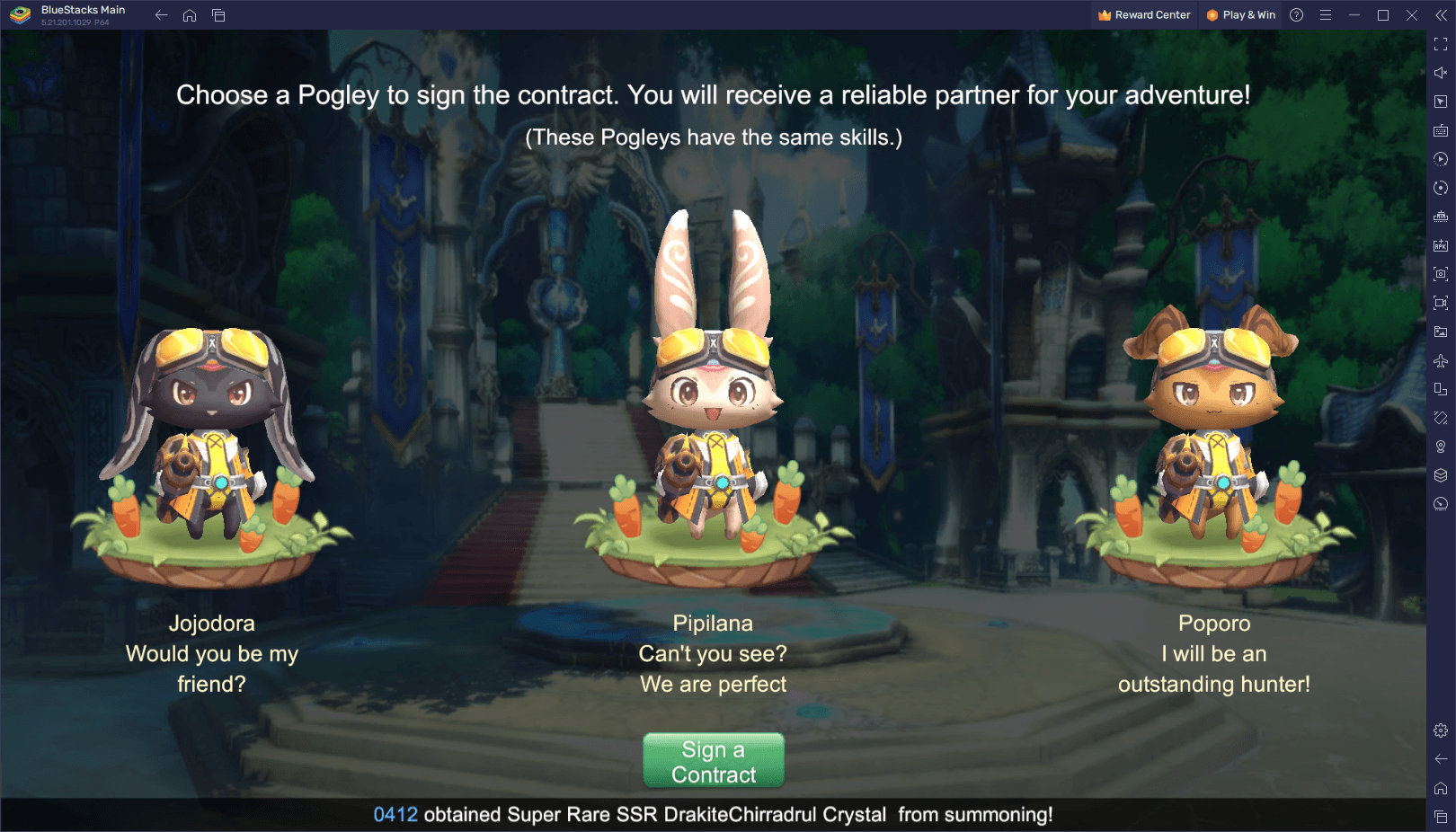Tap the Android Home navigation button

pyautogui.click(x=189, y=15)
